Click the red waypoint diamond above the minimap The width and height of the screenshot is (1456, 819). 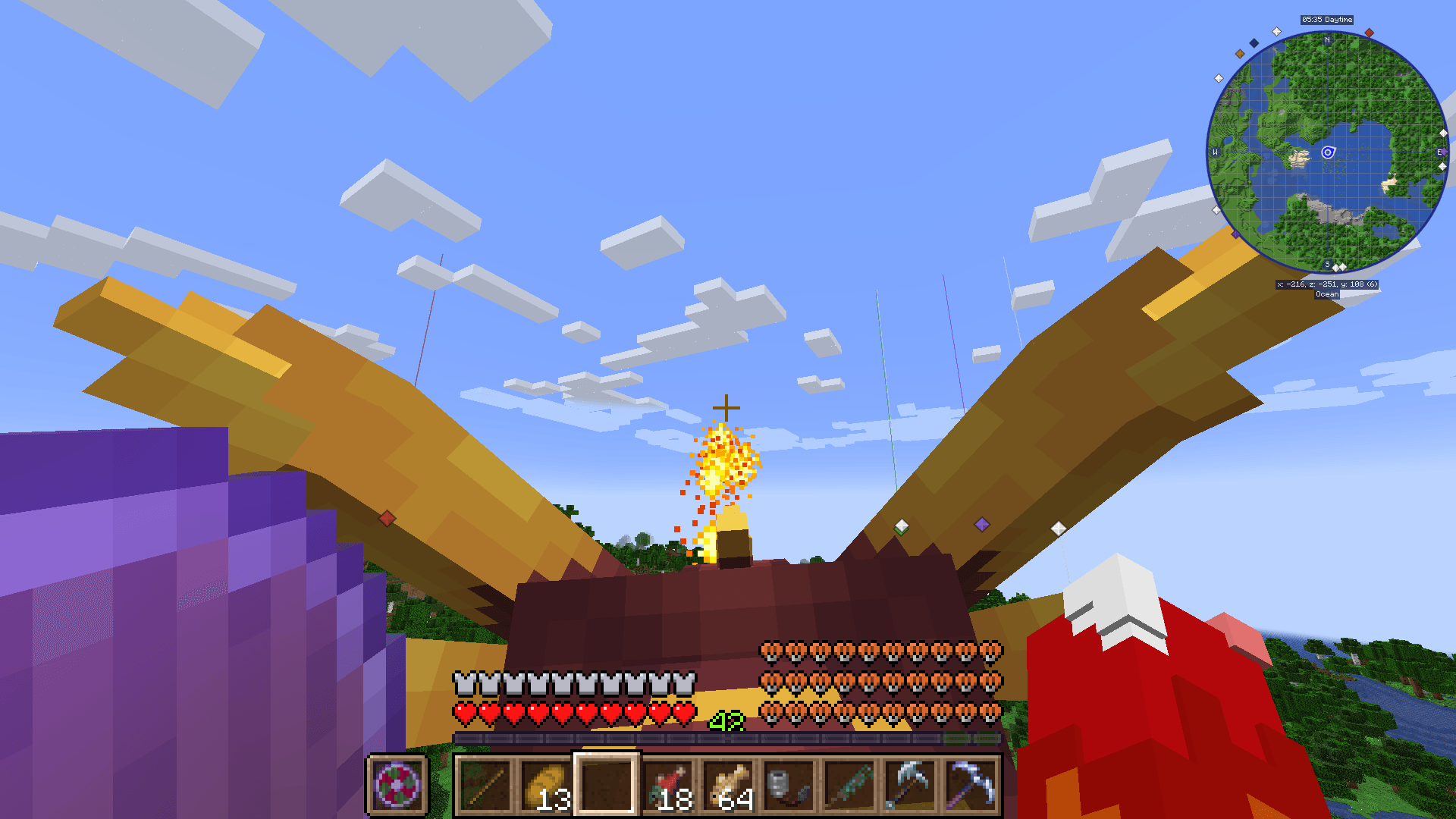1370,33
